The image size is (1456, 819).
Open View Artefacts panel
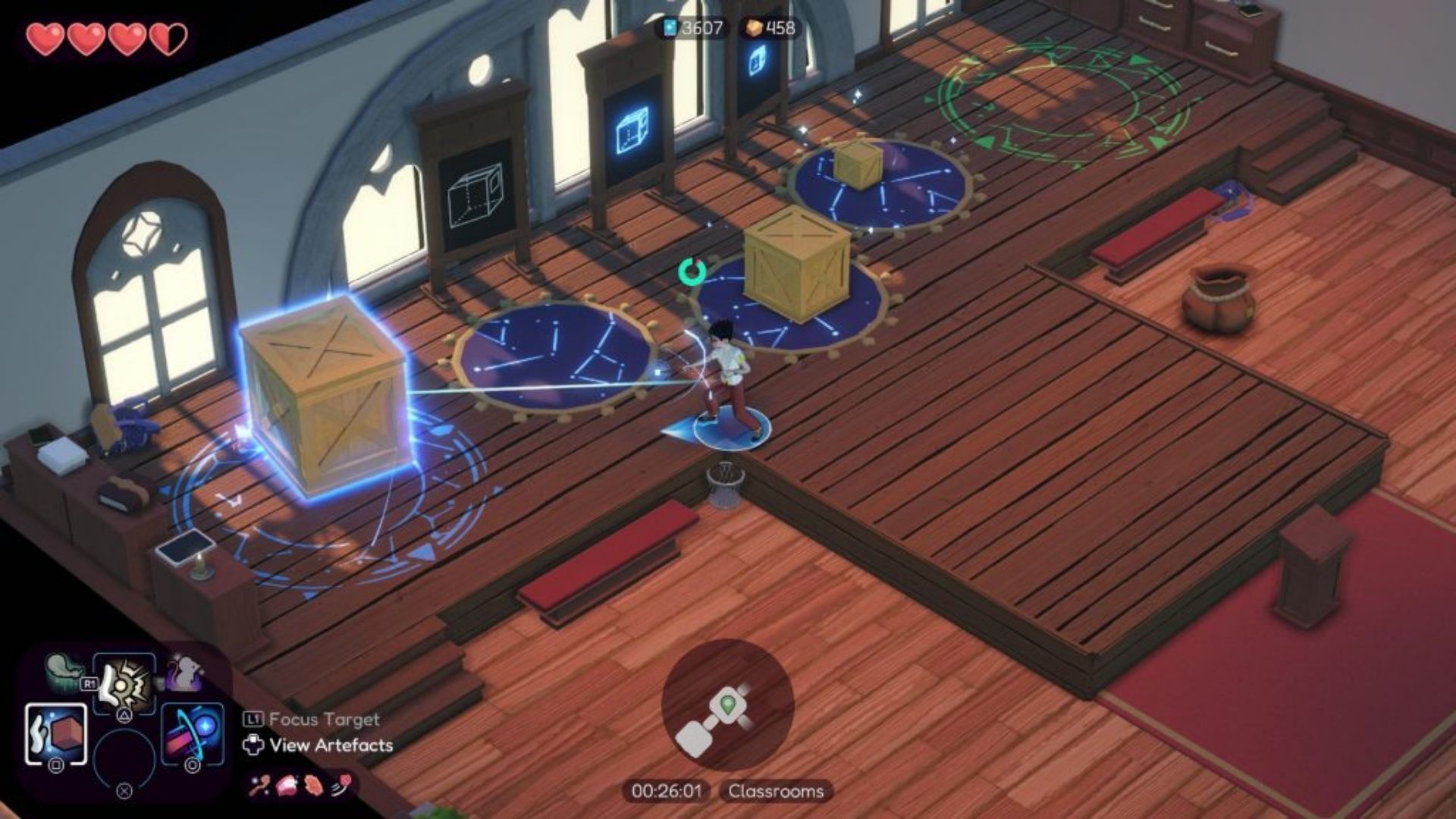(318, 745)
